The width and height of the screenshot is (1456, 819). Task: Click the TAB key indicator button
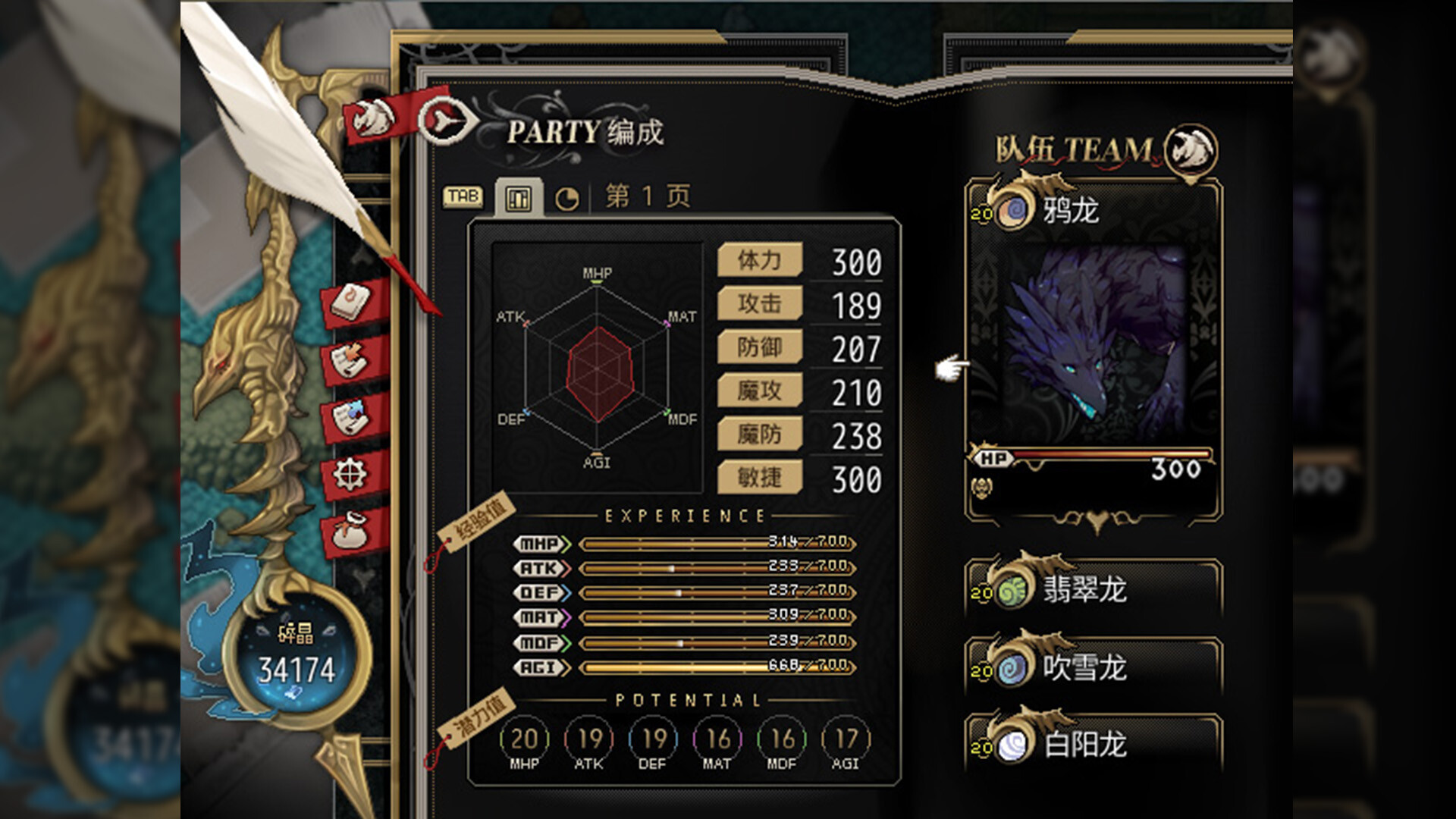click(x=463, y=196)
